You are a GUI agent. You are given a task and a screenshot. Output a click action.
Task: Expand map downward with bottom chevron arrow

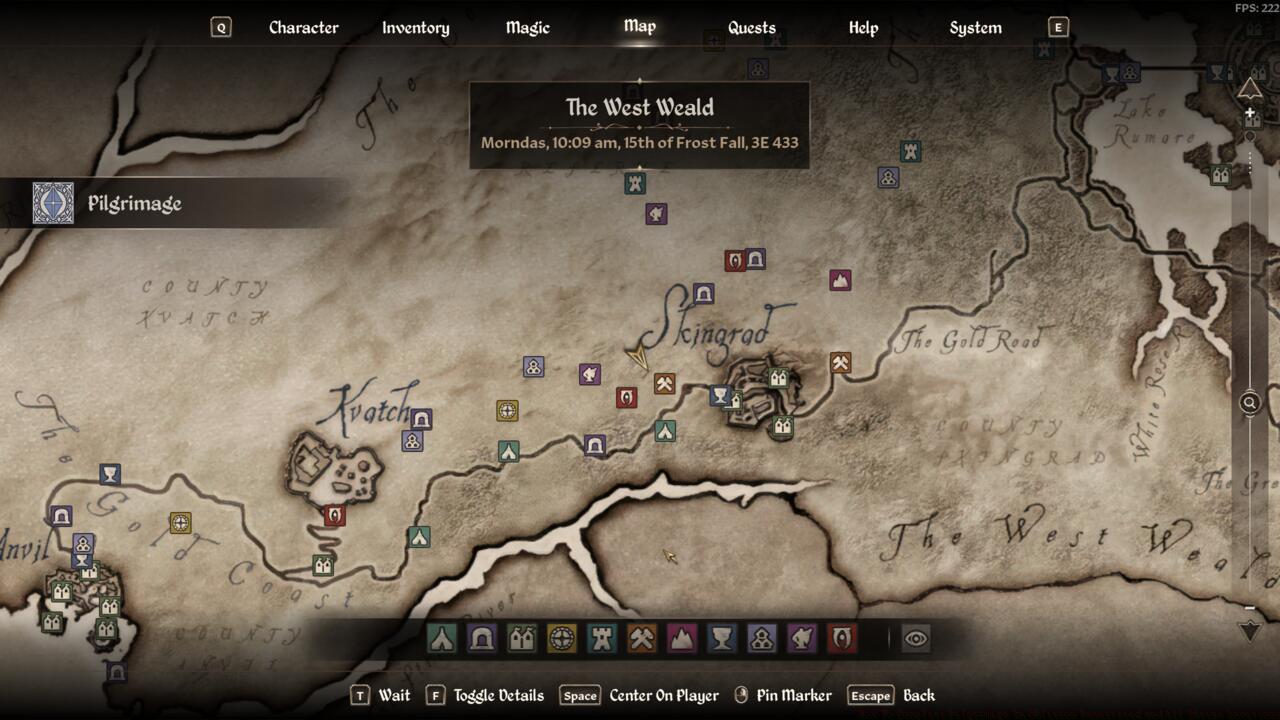click(x=1249, y=631)
